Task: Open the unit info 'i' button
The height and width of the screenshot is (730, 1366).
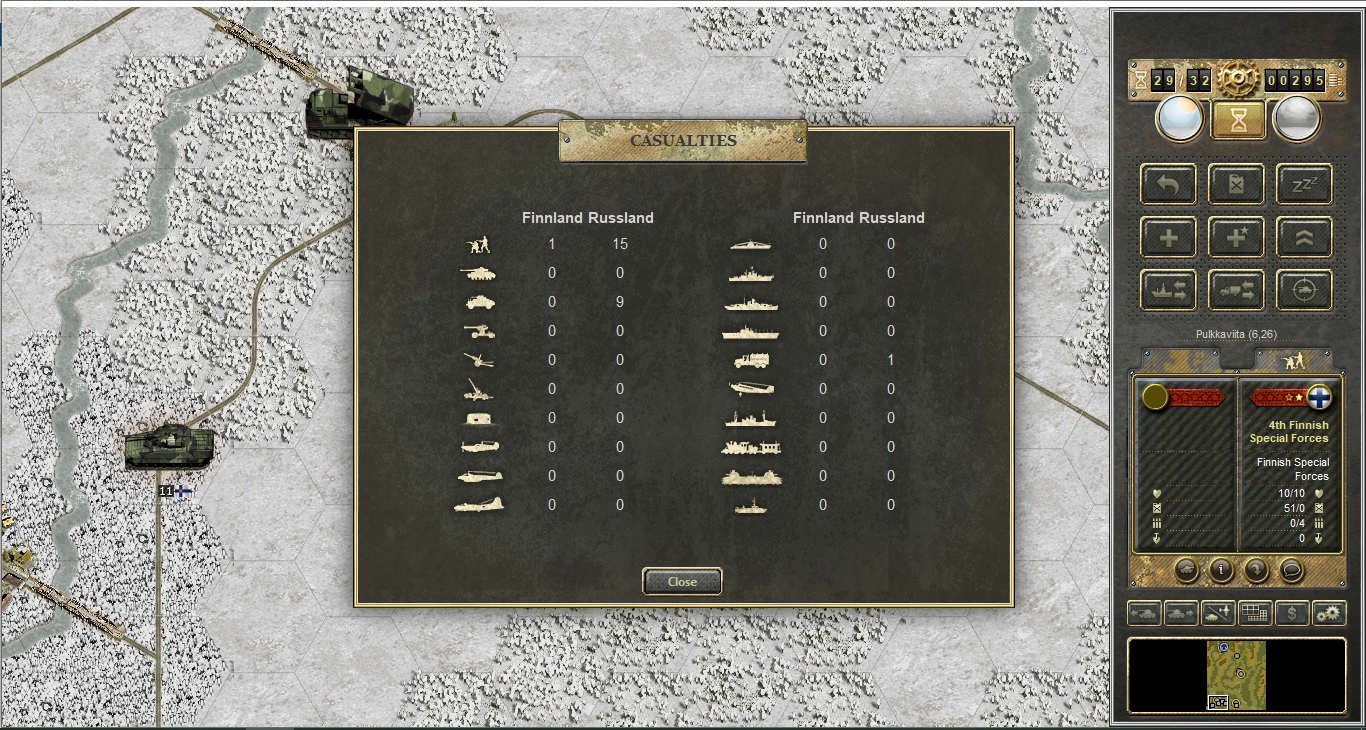Action: tap(1220, 570)
